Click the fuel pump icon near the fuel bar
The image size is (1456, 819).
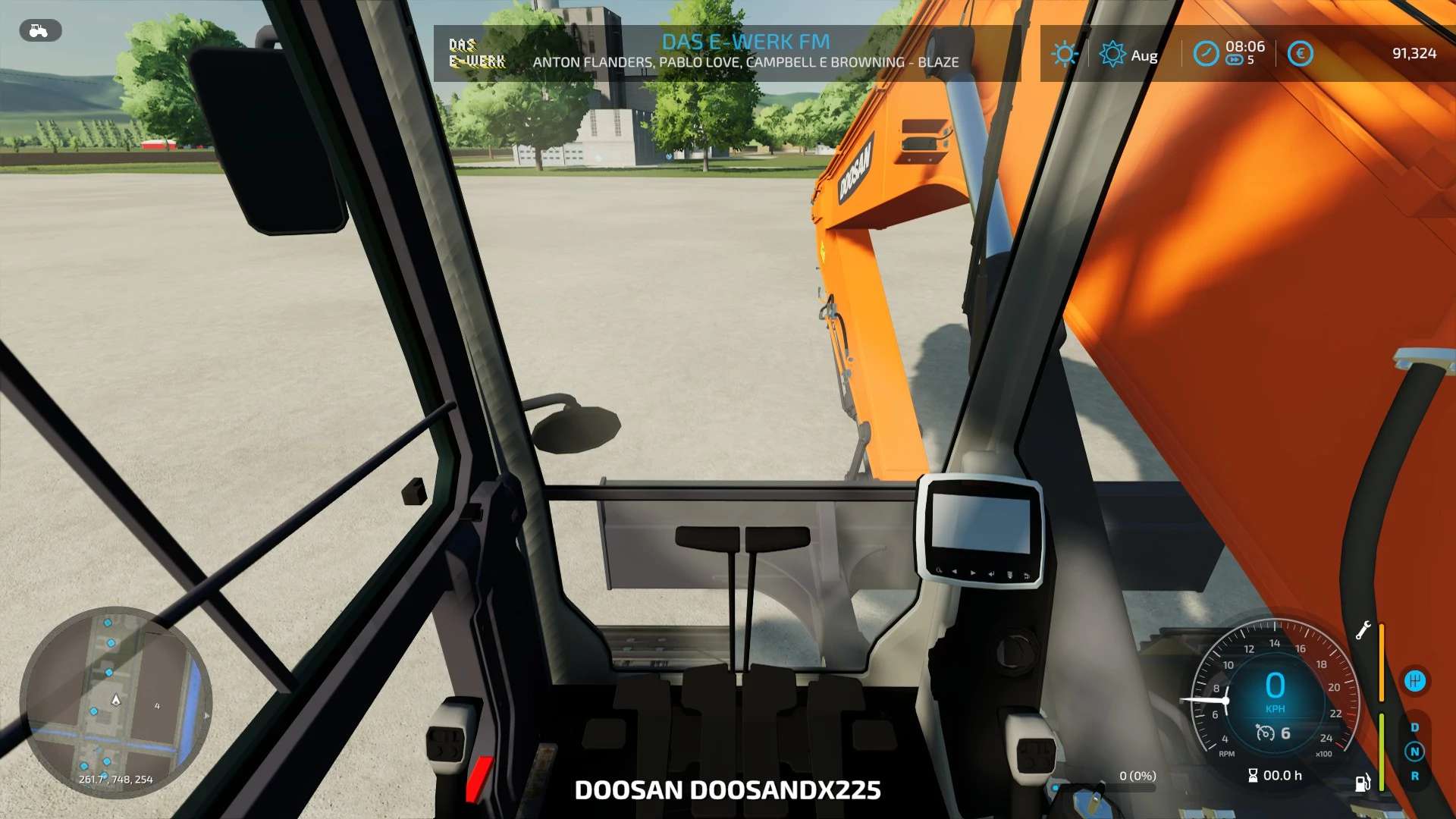[x=1362, y=783]
